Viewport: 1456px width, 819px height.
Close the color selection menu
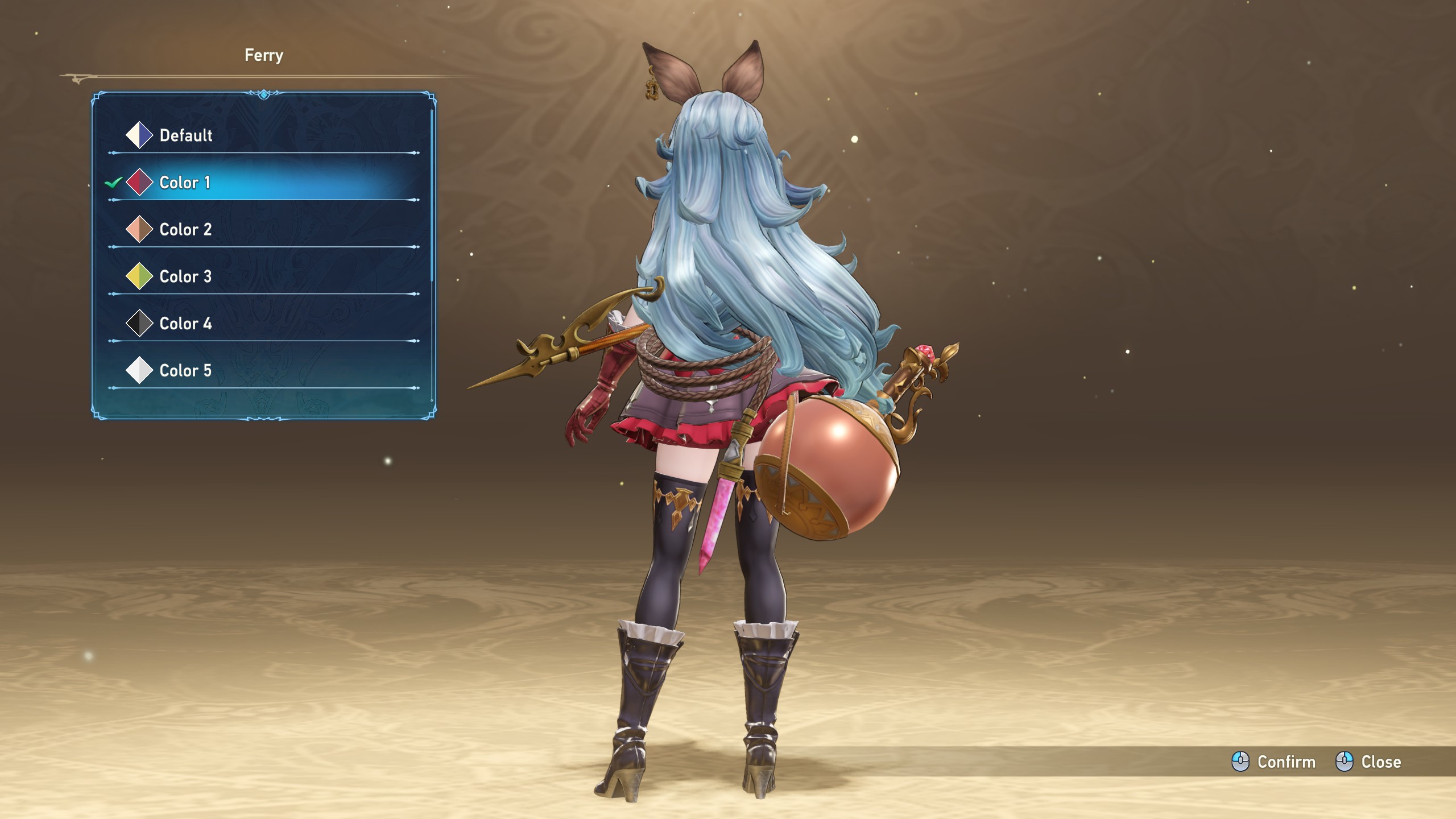coord(1368,762)
